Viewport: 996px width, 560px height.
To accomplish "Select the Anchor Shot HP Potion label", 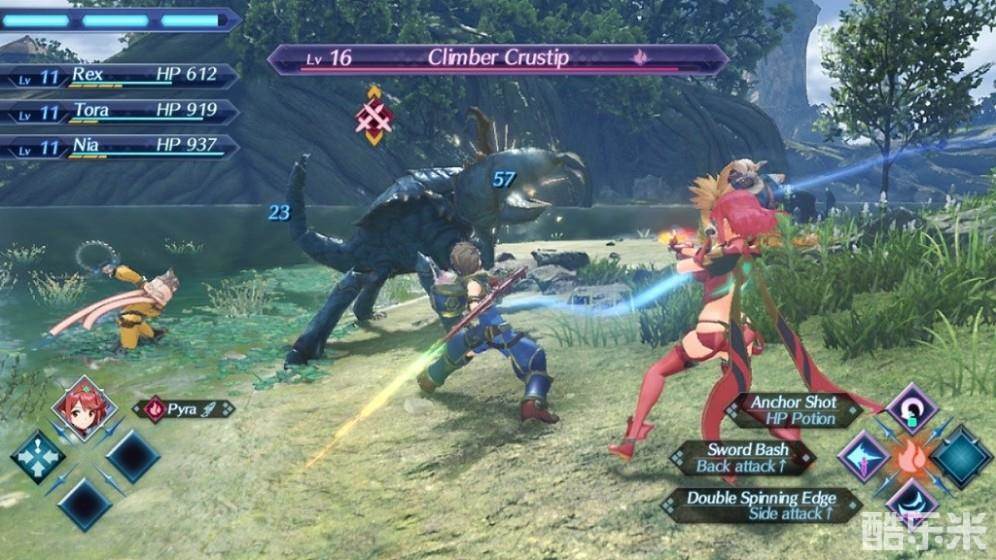I will tap(796, 410).
